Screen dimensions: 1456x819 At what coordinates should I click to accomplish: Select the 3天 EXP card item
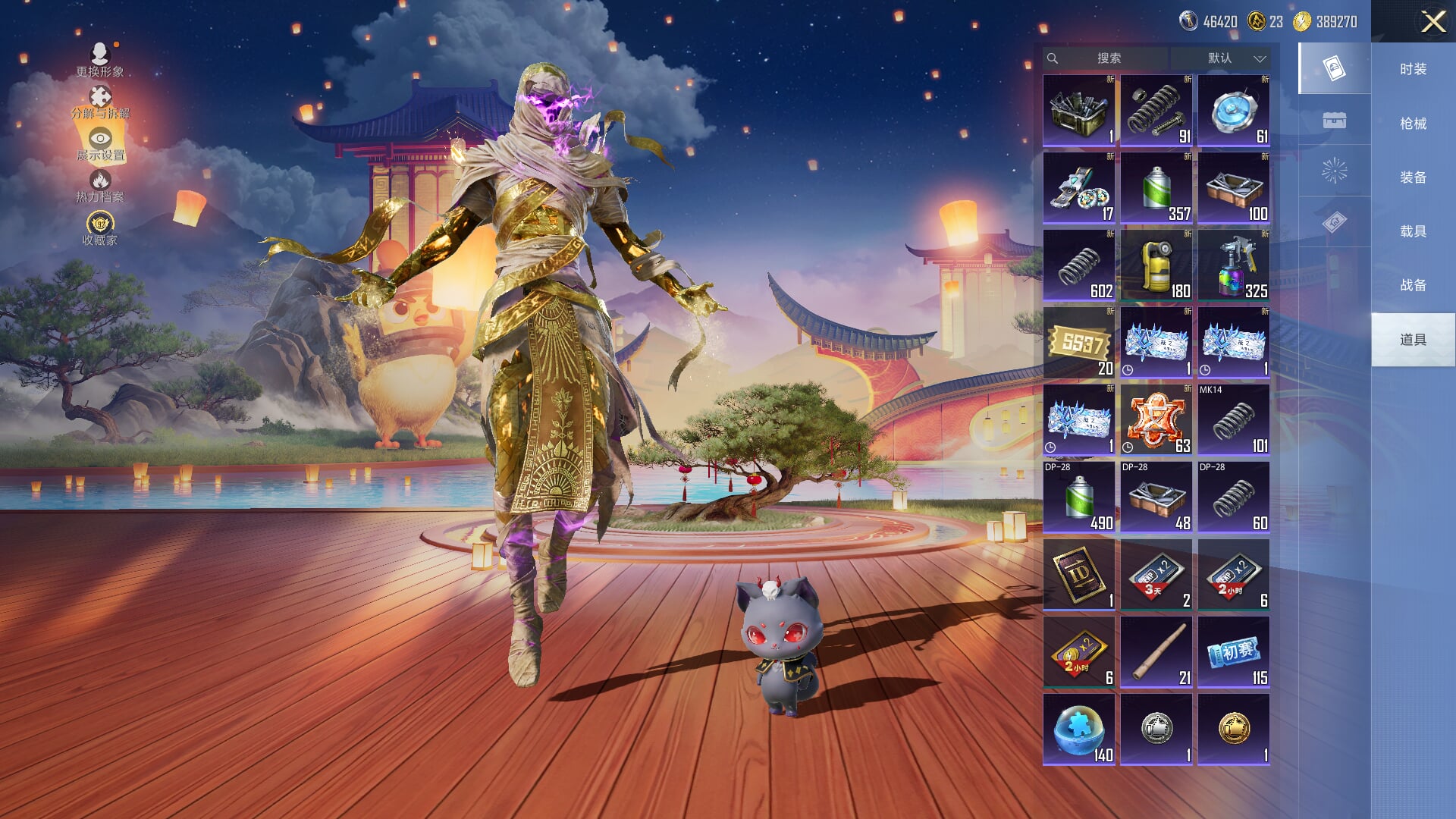tap(1156, 575)
